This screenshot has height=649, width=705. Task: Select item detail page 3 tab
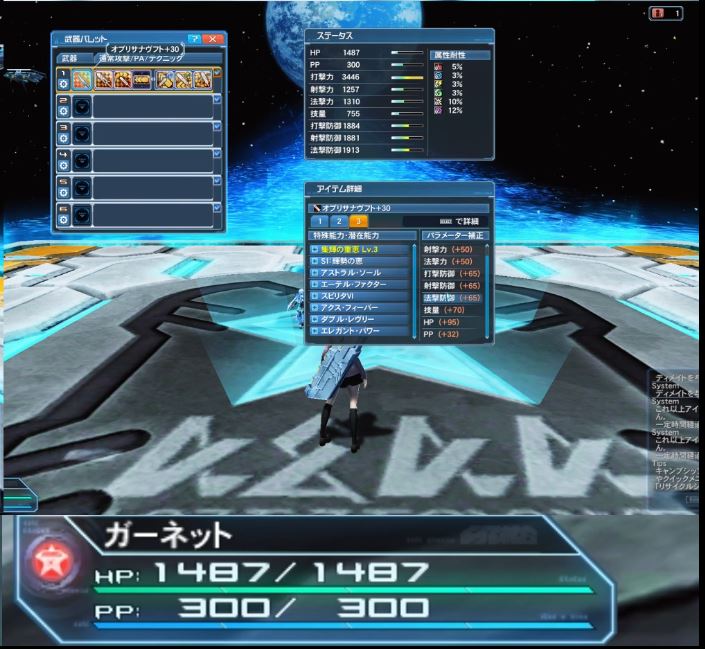point(358,220)
